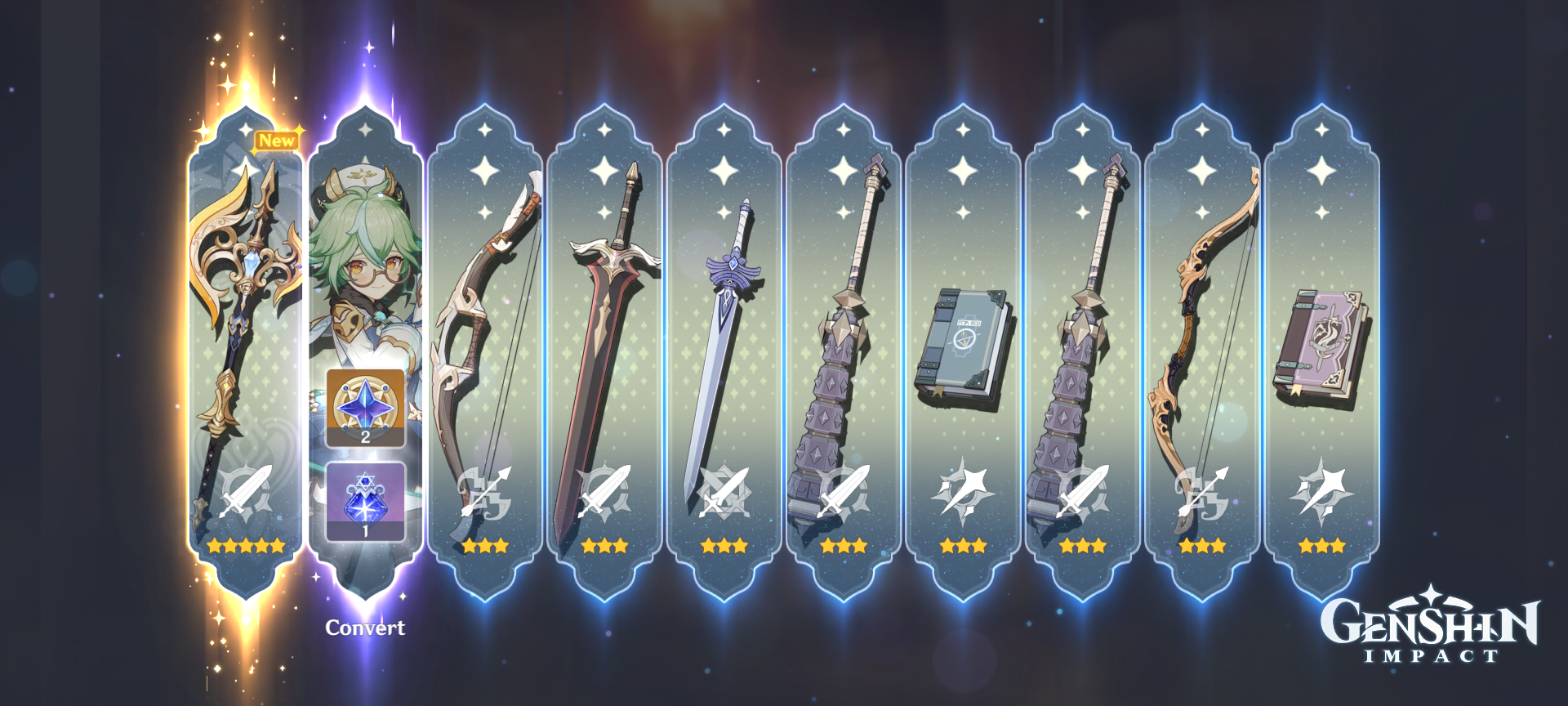
Task: Click the five-star rating under the polearm
Action: tap(245, 546)
